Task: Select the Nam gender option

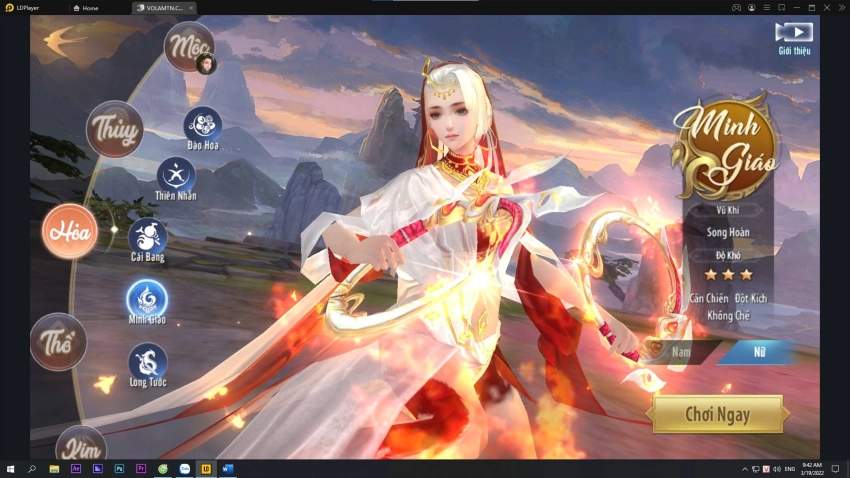Action: tap(682, 352)
